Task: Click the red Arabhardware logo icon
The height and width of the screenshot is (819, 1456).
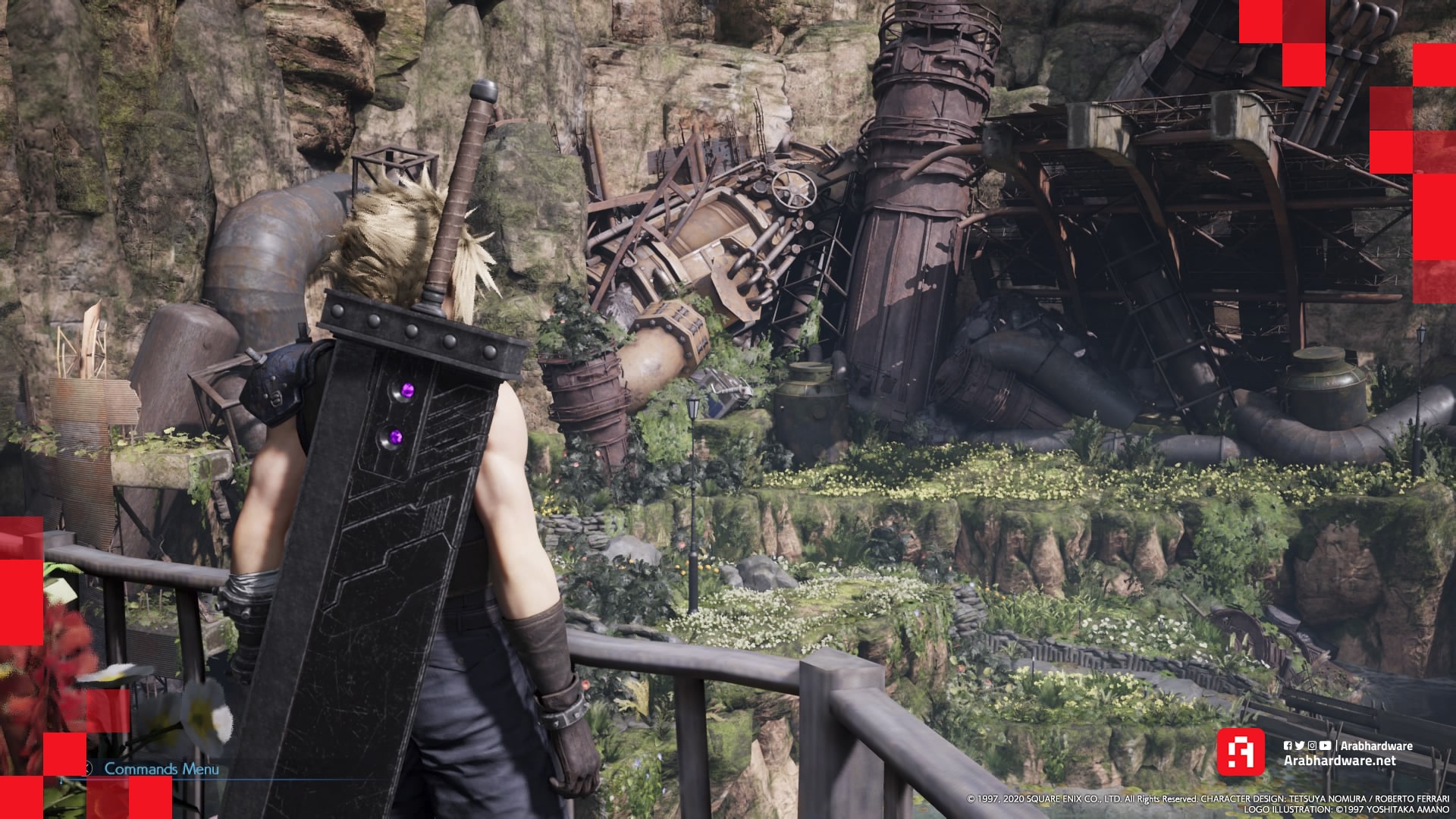Action: (x=1241, y=752)
